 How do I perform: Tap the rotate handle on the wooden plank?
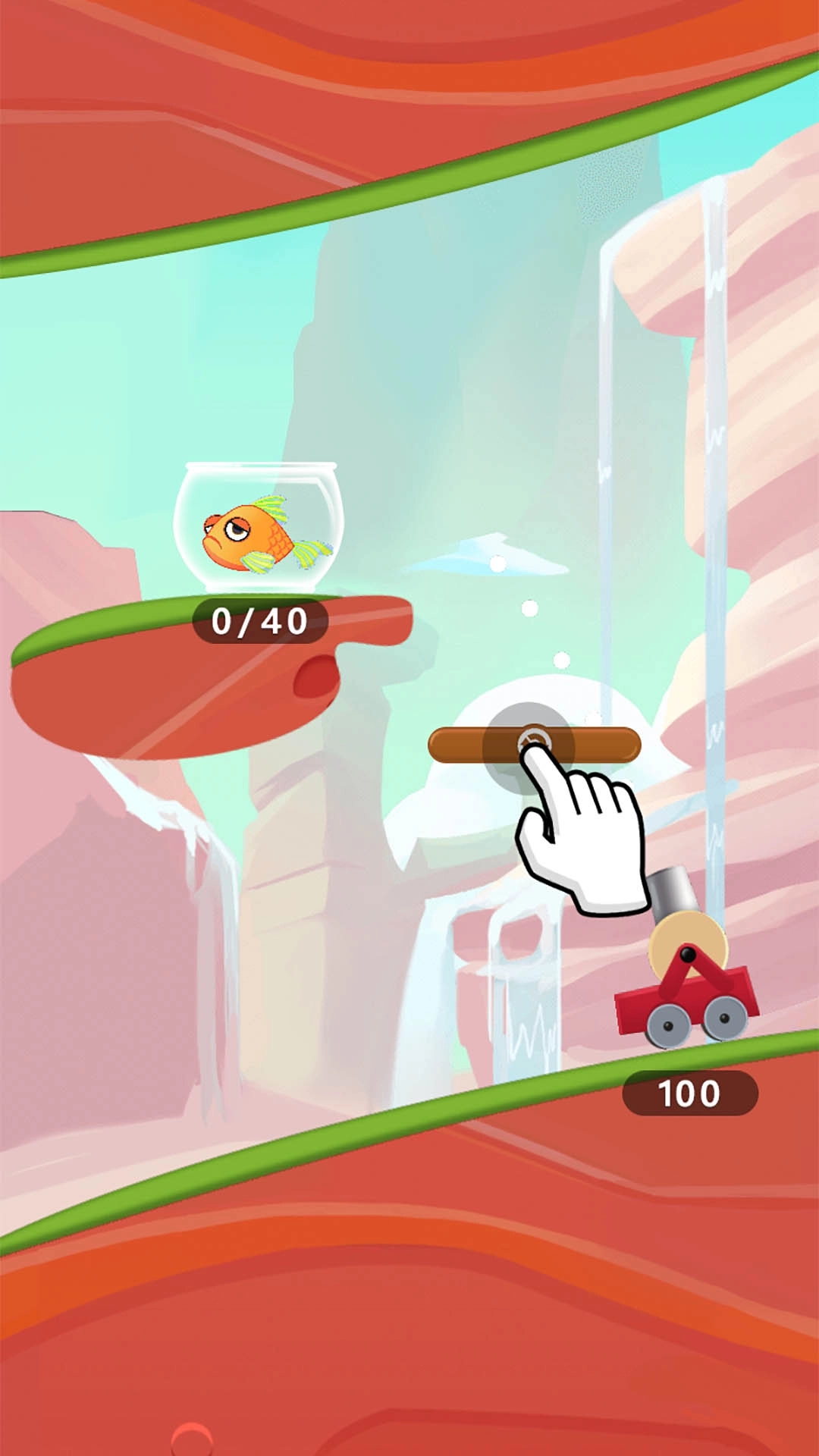(x=534, y=742)
